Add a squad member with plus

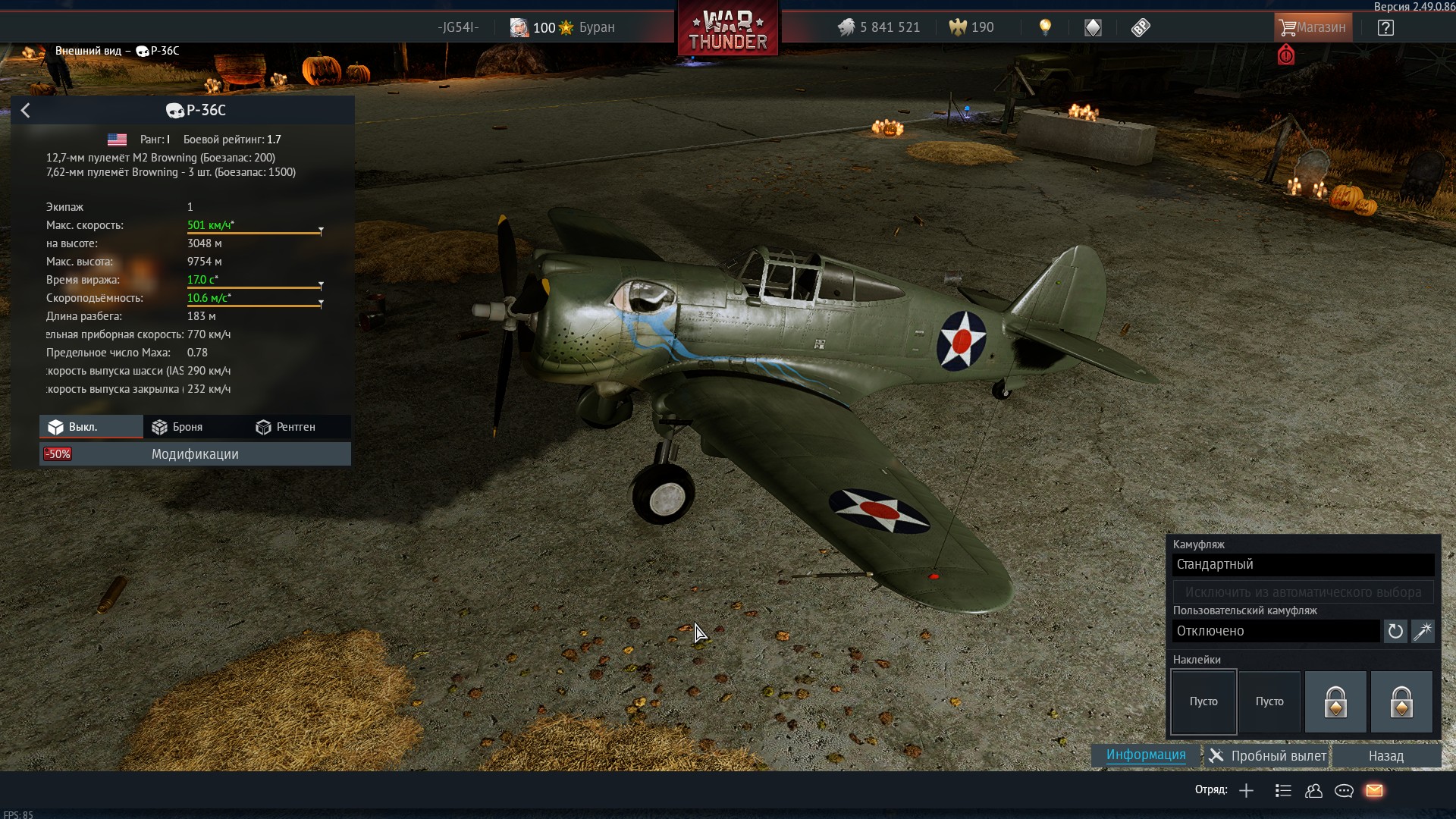[x=1246, y=791]
